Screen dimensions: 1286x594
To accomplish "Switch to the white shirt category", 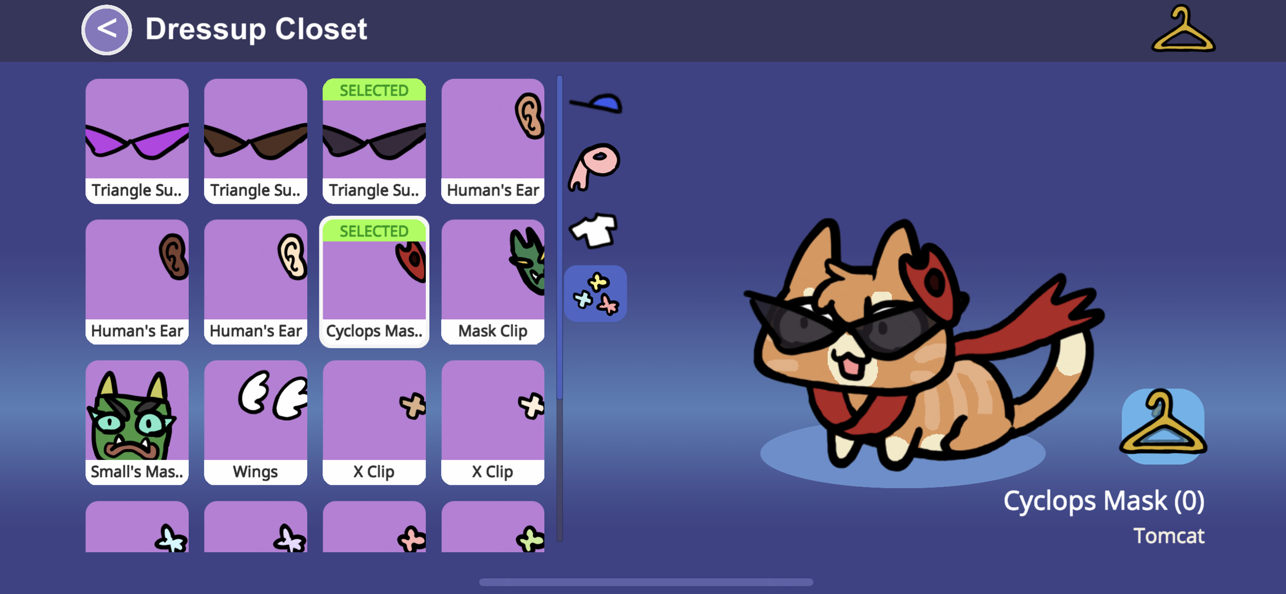I will [x=594, y=230].
